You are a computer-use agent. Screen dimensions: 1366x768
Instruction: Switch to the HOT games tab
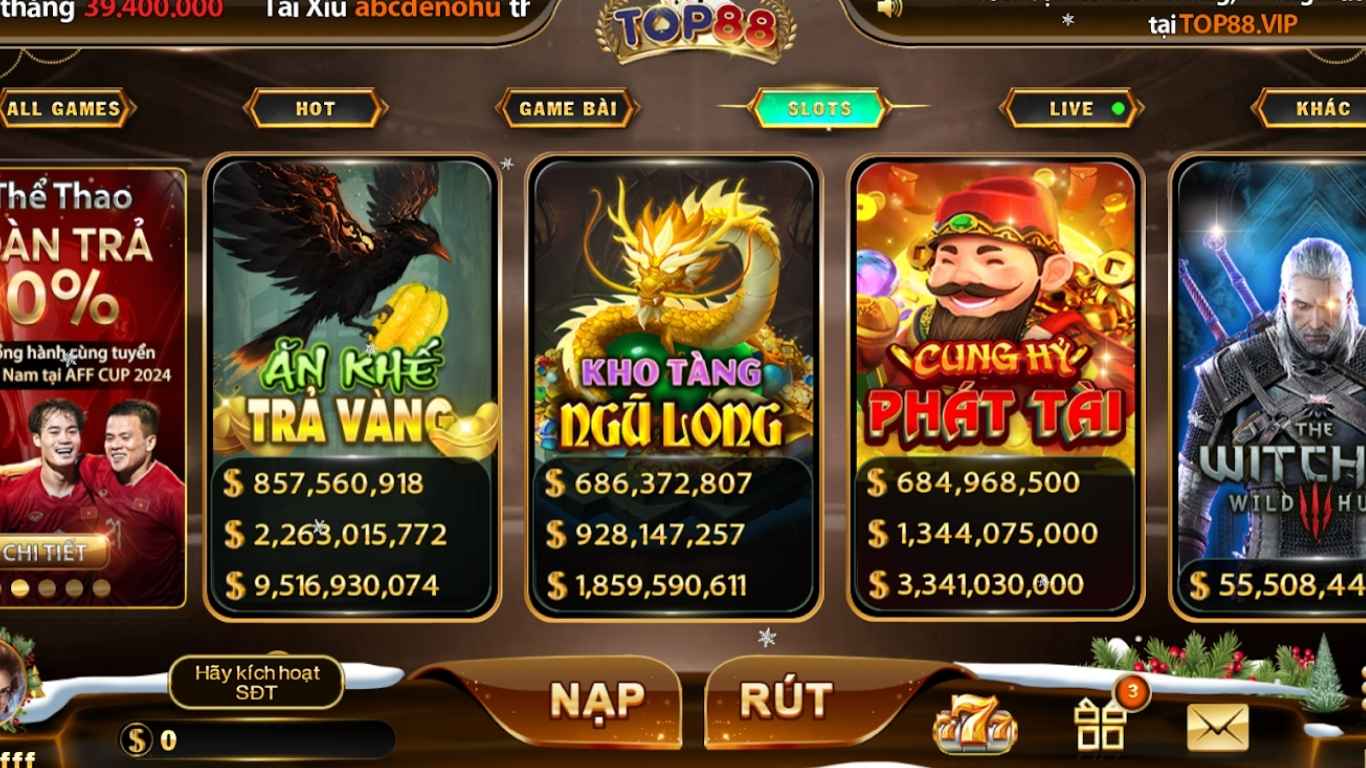315,109
